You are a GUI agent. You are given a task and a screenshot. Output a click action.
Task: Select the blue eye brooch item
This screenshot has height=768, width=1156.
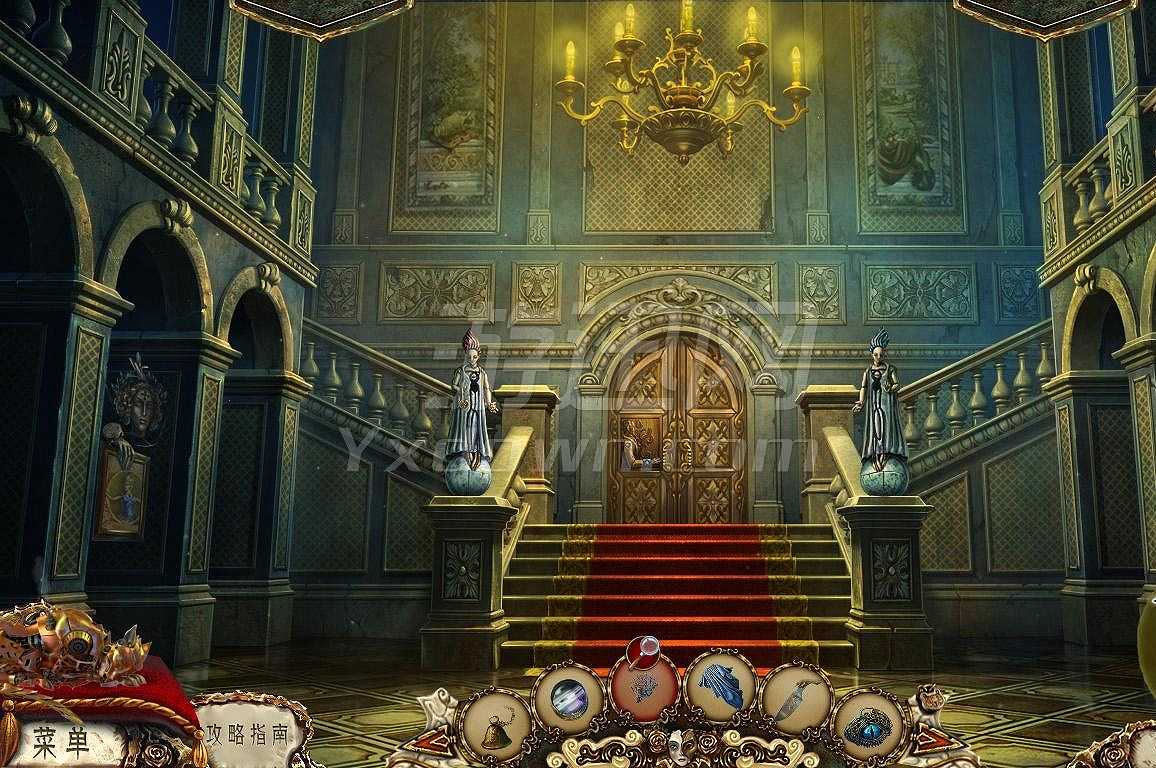(868, 728)
